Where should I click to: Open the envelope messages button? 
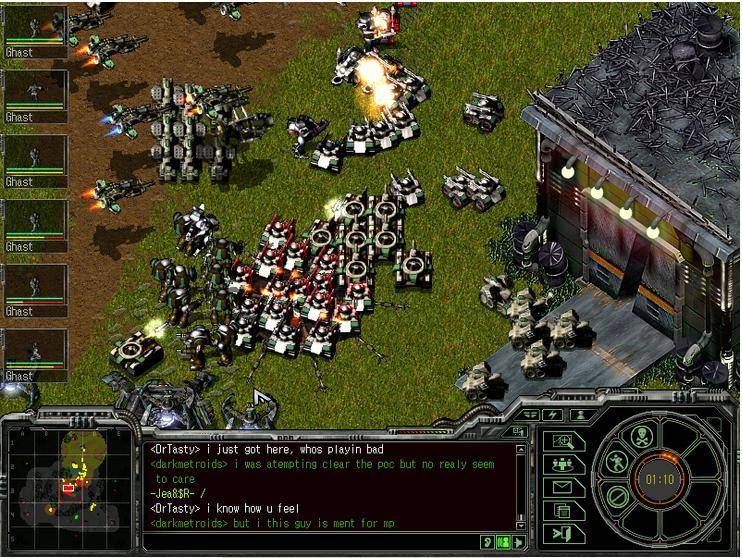pyautogui.click(x=563, y=488)
